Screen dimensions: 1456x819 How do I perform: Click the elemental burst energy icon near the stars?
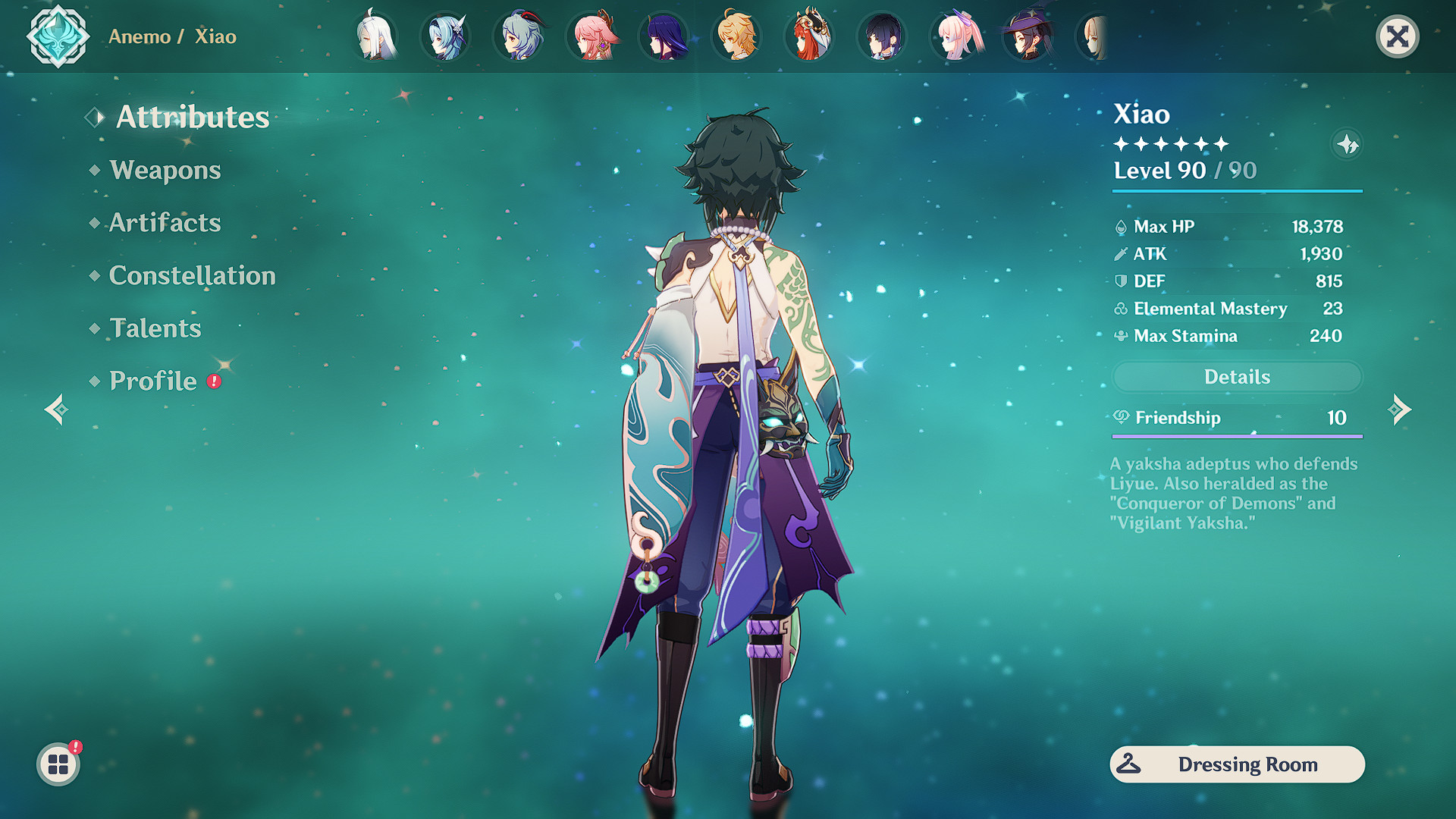[x=1348, y=145]
